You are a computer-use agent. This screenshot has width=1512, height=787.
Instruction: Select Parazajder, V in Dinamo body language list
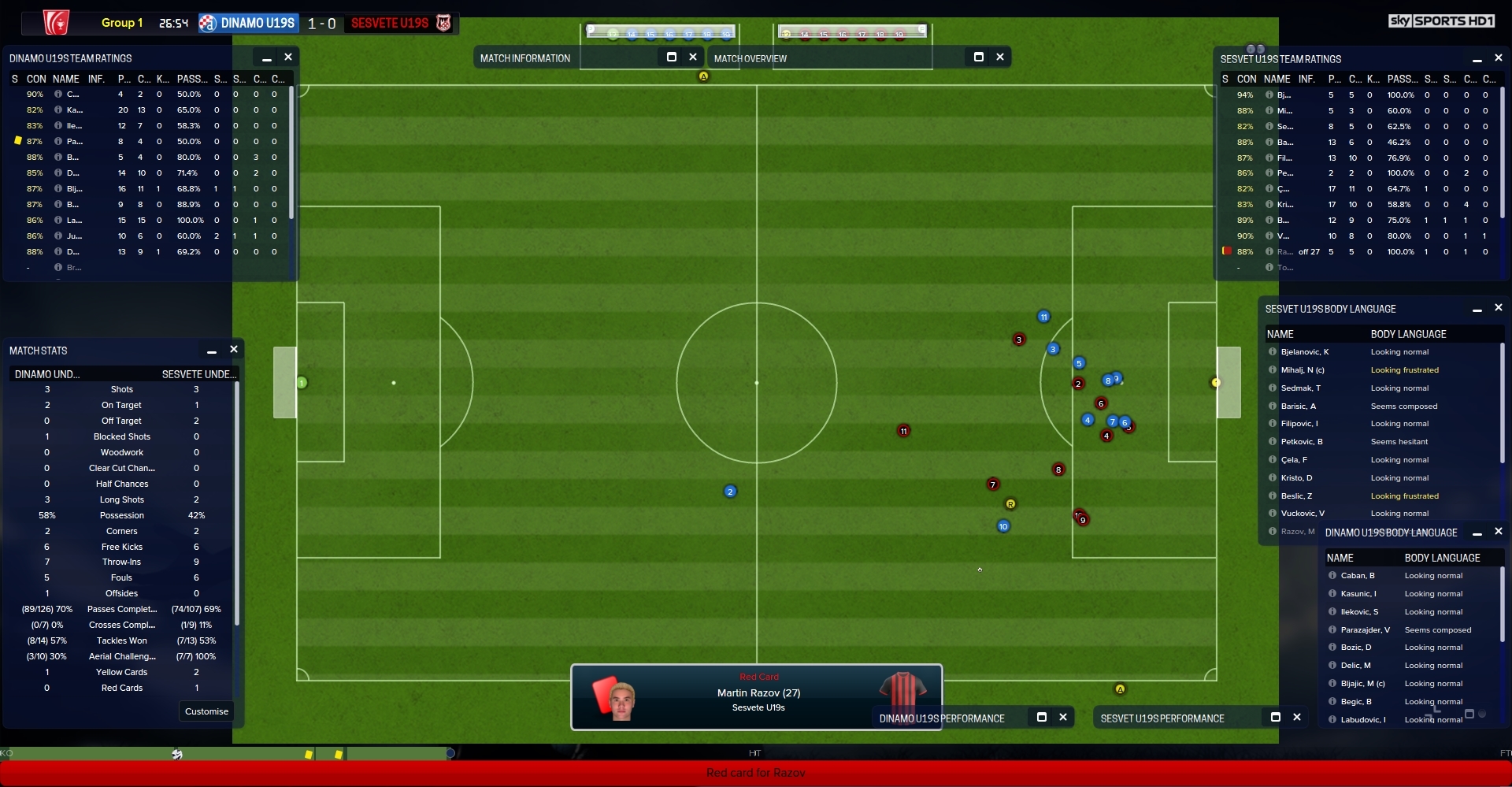coord(1365,630)
